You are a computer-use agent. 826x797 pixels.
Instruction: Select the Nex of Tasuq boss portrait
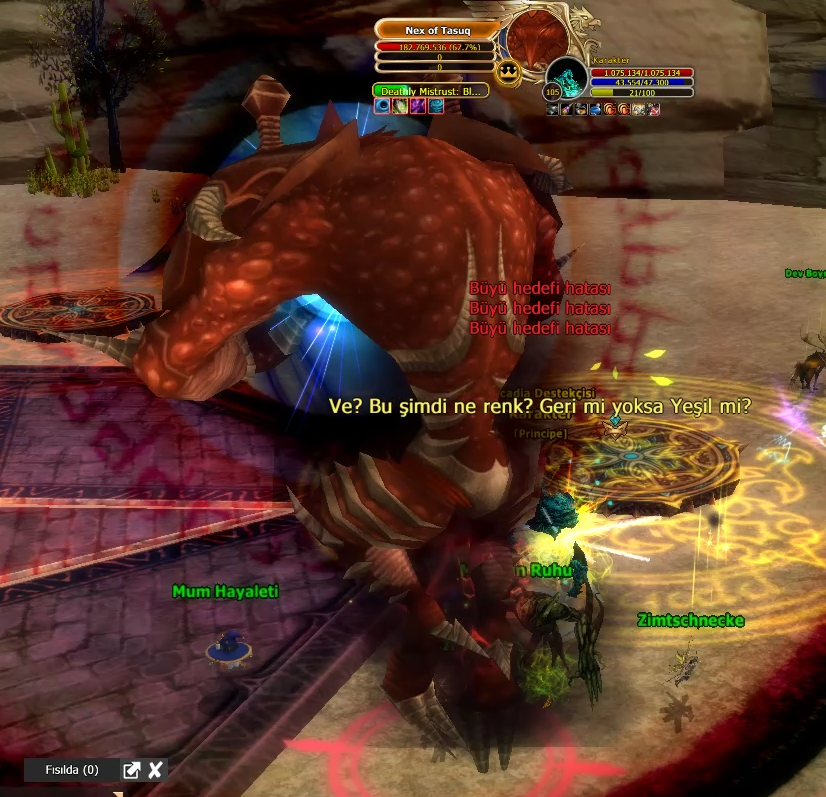click(538, 40)
